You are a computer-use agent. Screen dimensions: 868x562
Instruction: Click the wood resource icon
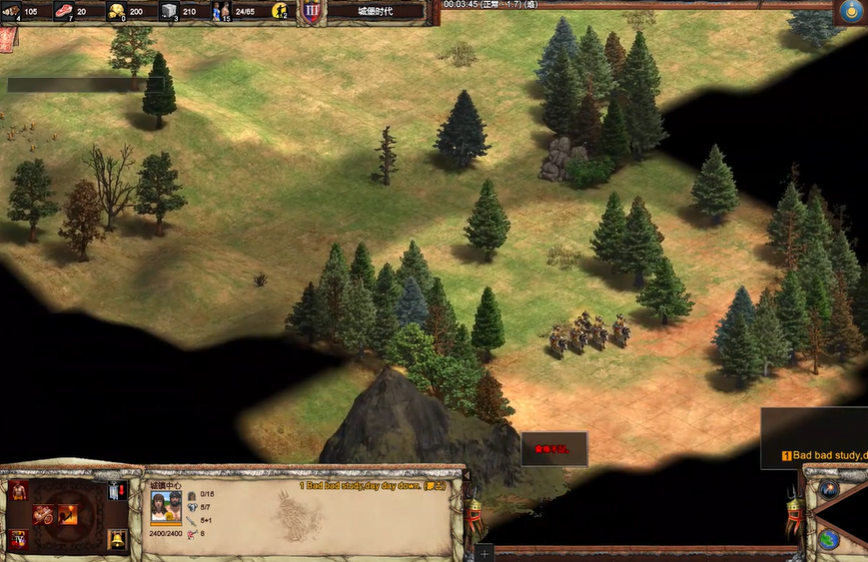tap(11, 11)
